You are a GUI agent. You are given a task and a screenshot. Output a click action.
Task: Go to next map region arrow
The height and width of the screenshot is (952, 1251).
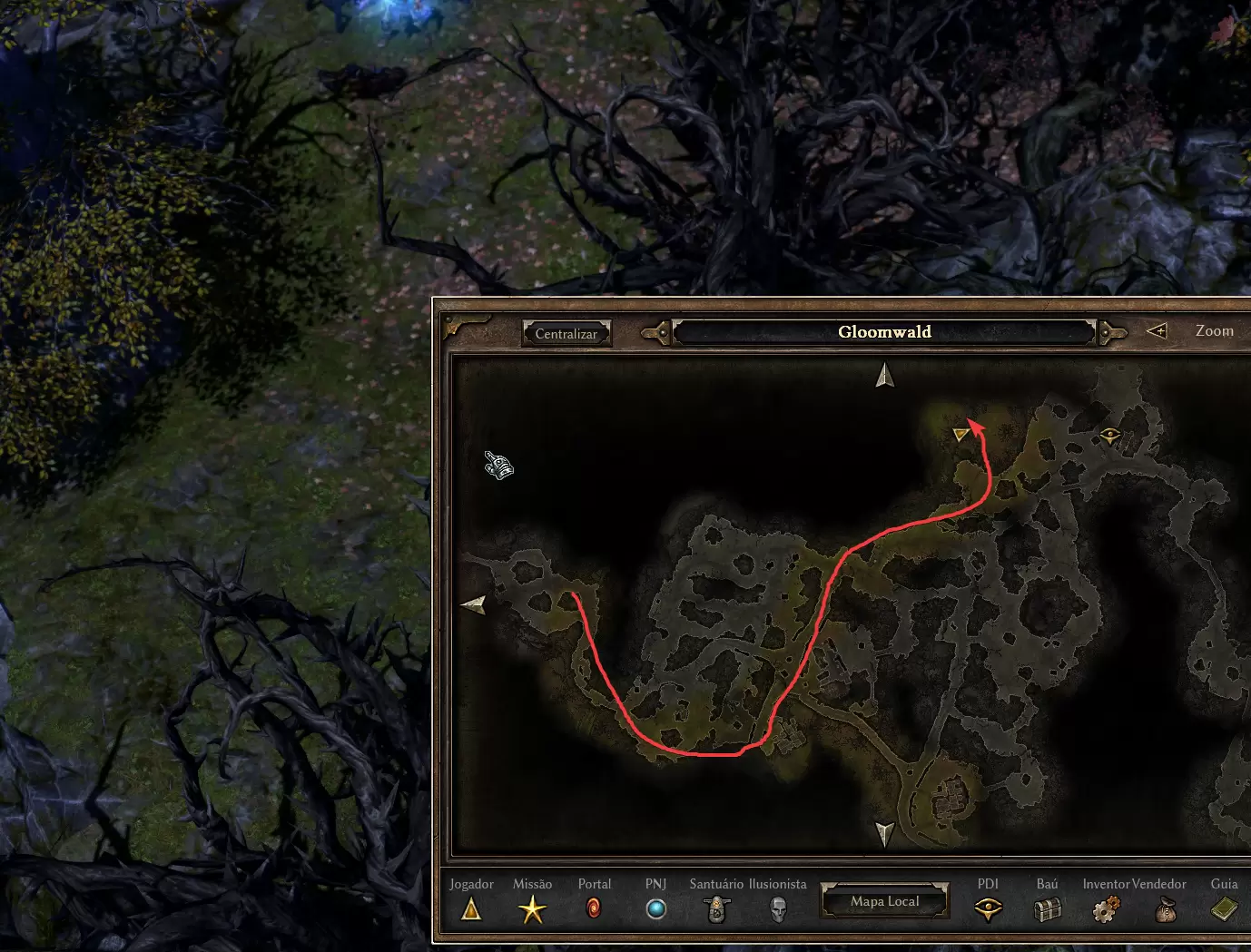pos(1111,333)
